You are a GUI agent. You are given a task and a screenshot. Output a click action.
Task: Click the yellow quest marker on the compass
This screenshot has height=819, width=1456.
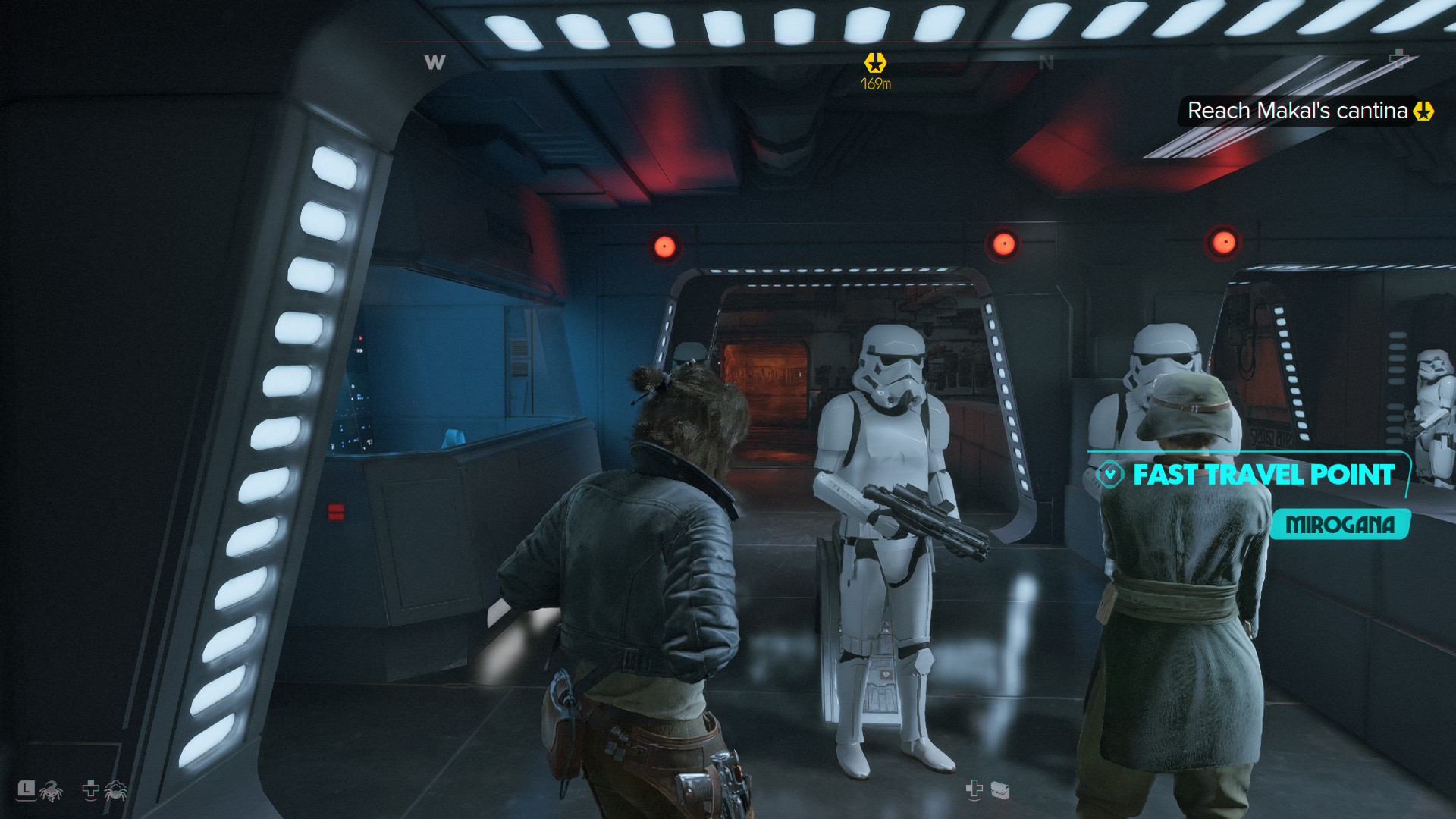(875, 63)
